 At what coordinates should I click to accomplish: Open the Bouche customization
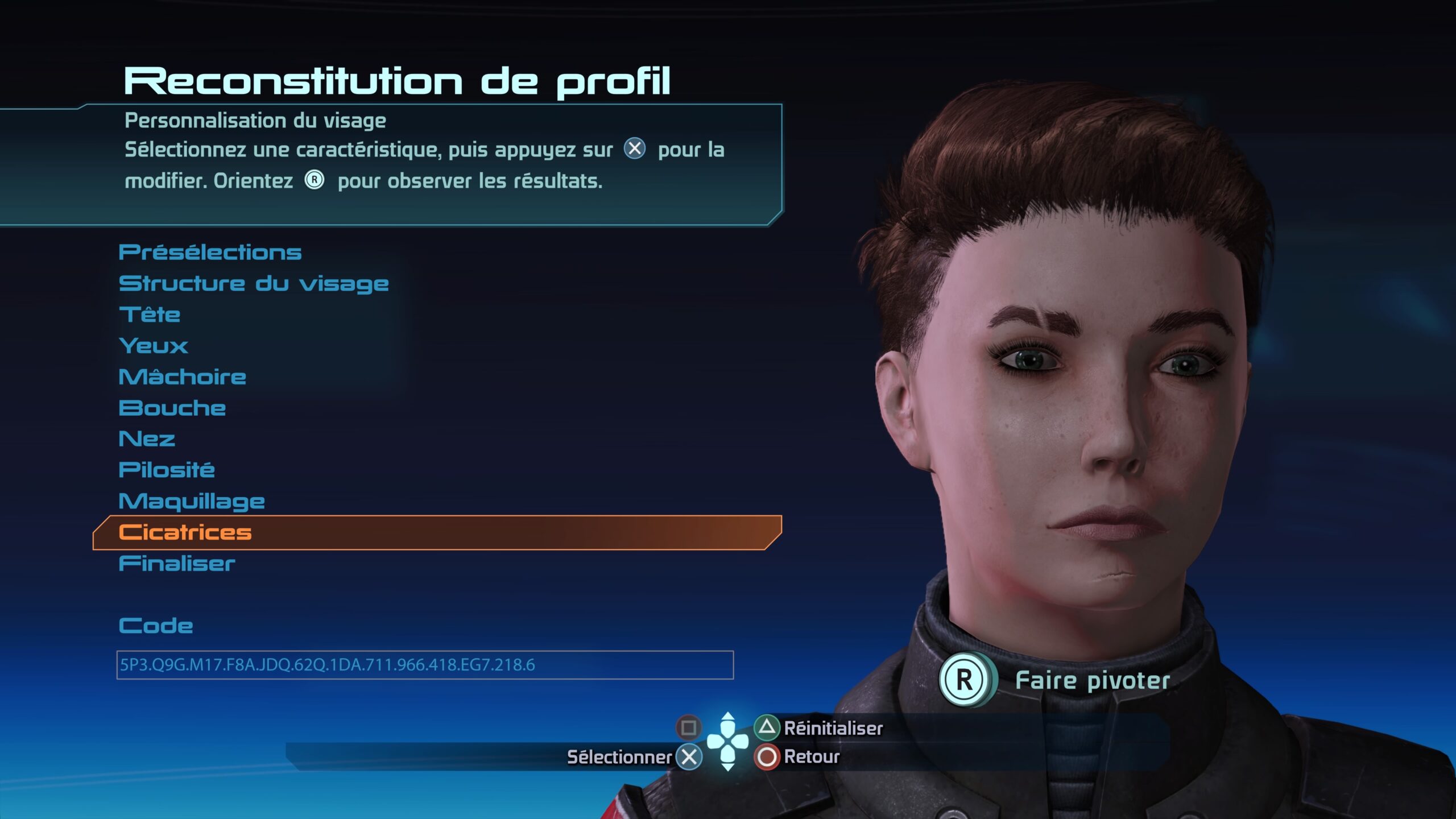[x=172, y=408]
